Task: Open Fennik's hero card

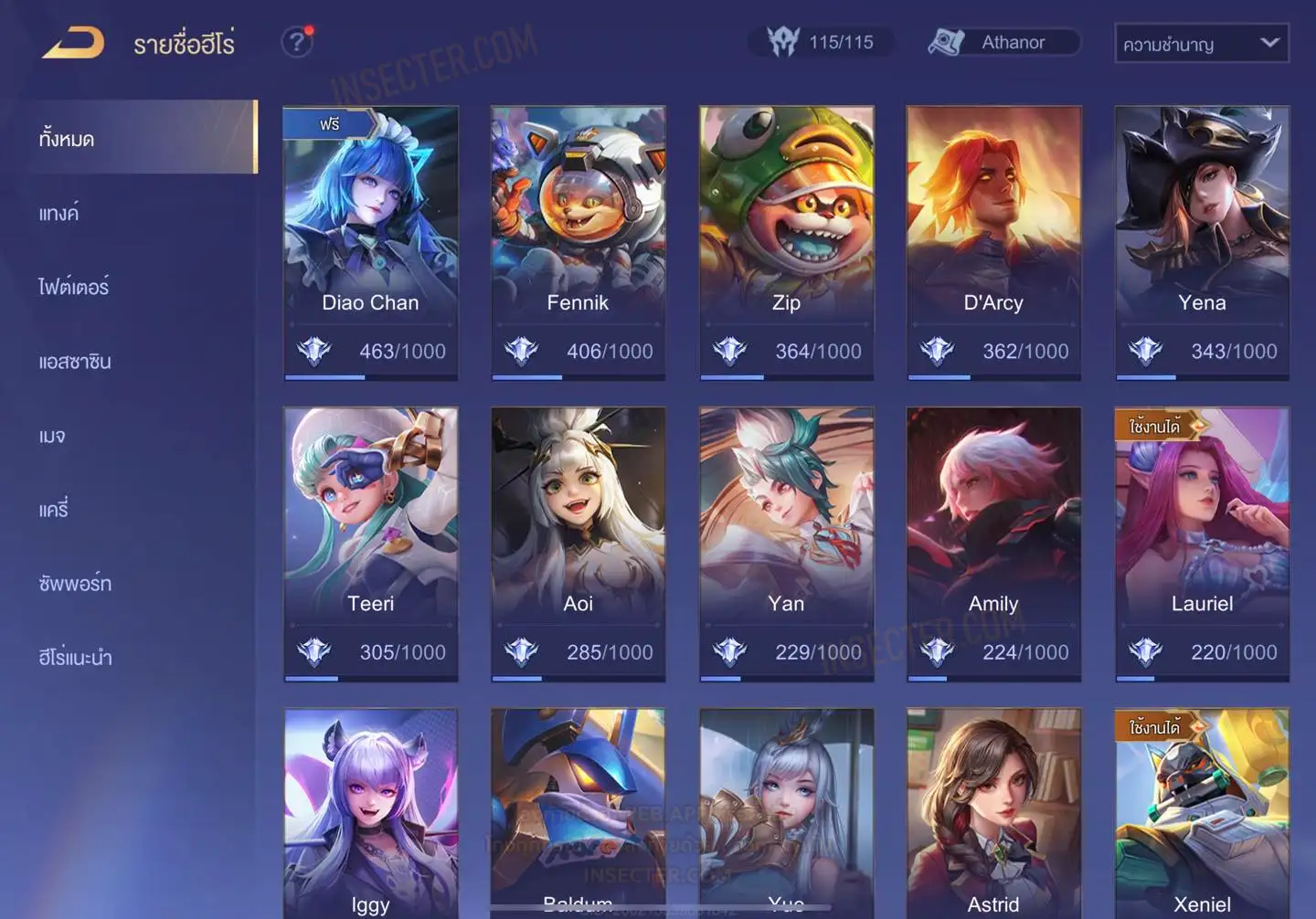Action: 578,242
